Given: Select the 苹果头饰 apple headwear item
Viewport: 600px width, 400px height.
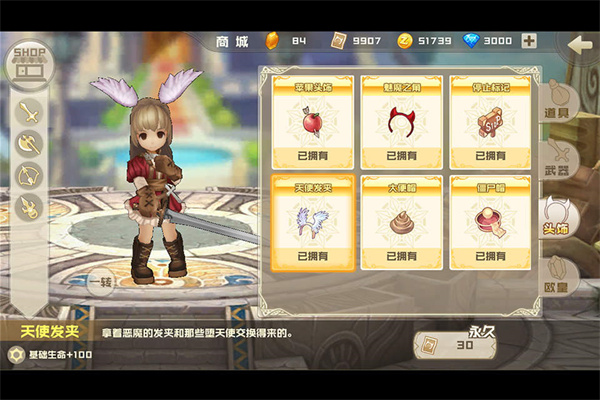Looking at the screenshot, I should [312, 121].
